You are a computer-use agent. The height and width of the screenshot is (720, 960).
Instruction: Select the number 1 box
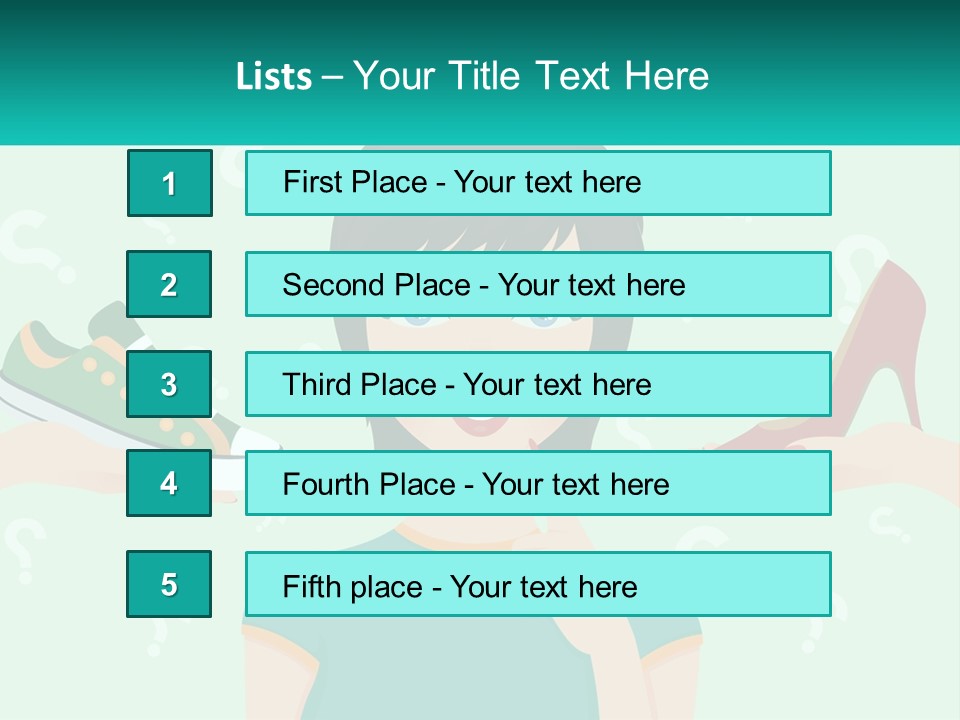tap(169, 183)
